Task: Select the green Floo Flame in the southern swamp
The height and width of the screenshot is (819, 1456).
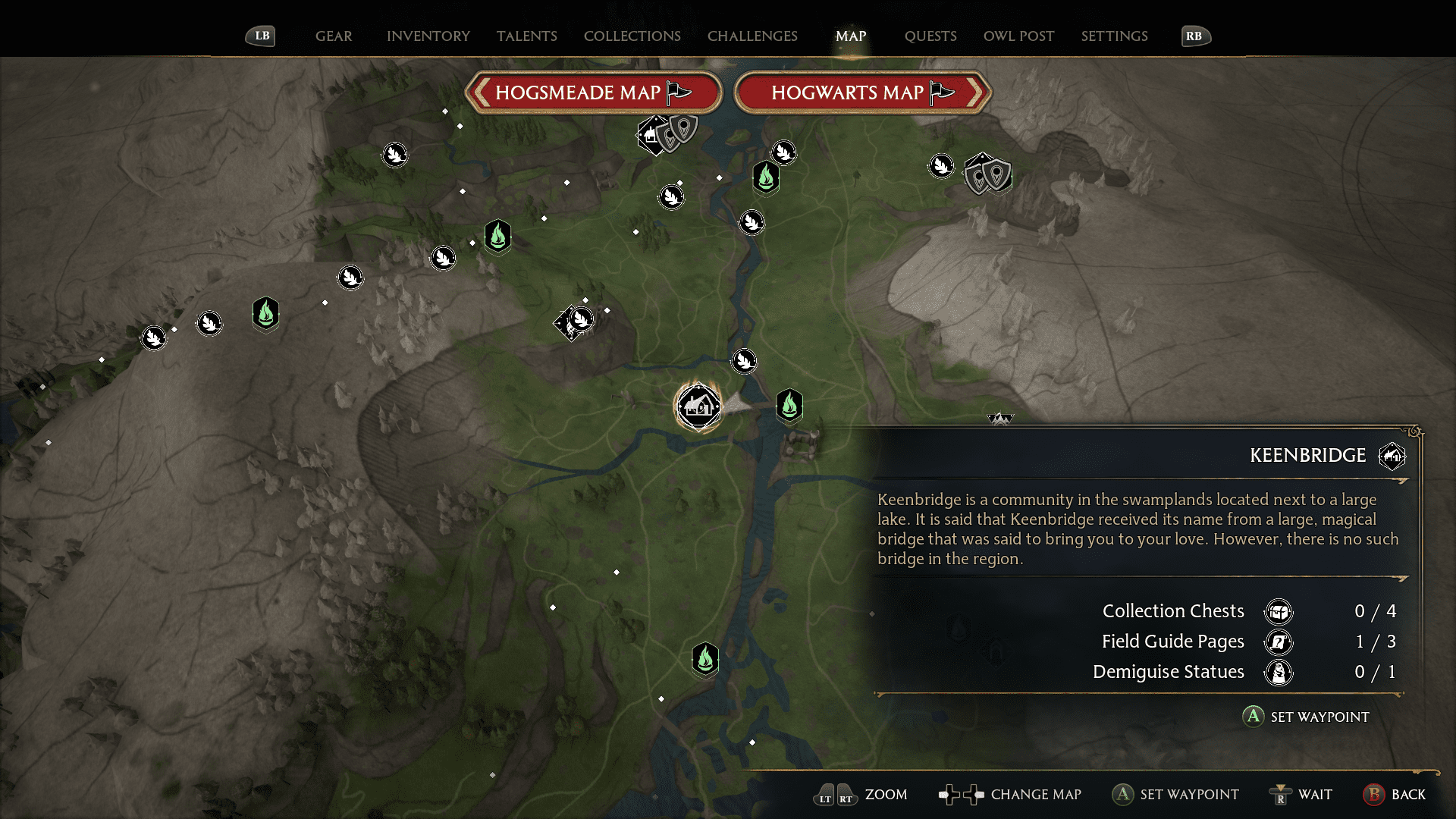Action: pyautogui.click(x=706, y=660)
